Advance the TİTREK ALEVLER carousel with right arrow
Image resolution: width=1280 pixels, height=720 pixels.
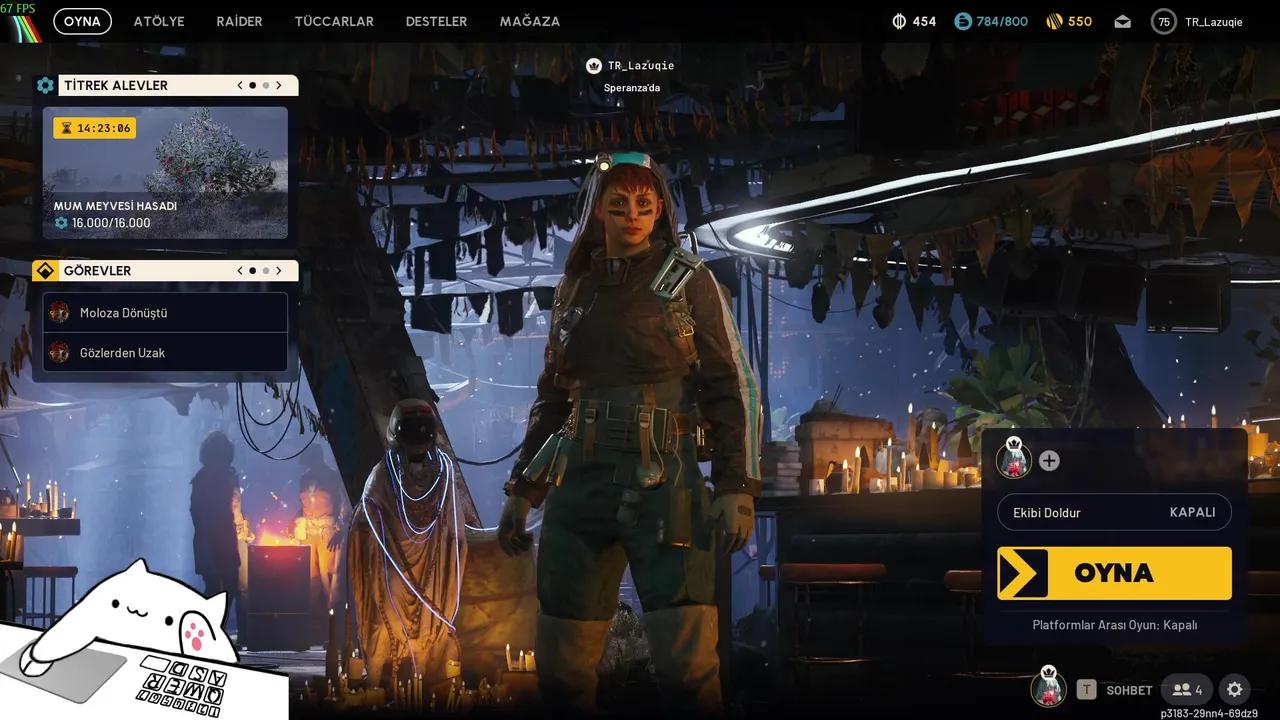[279, 85]
